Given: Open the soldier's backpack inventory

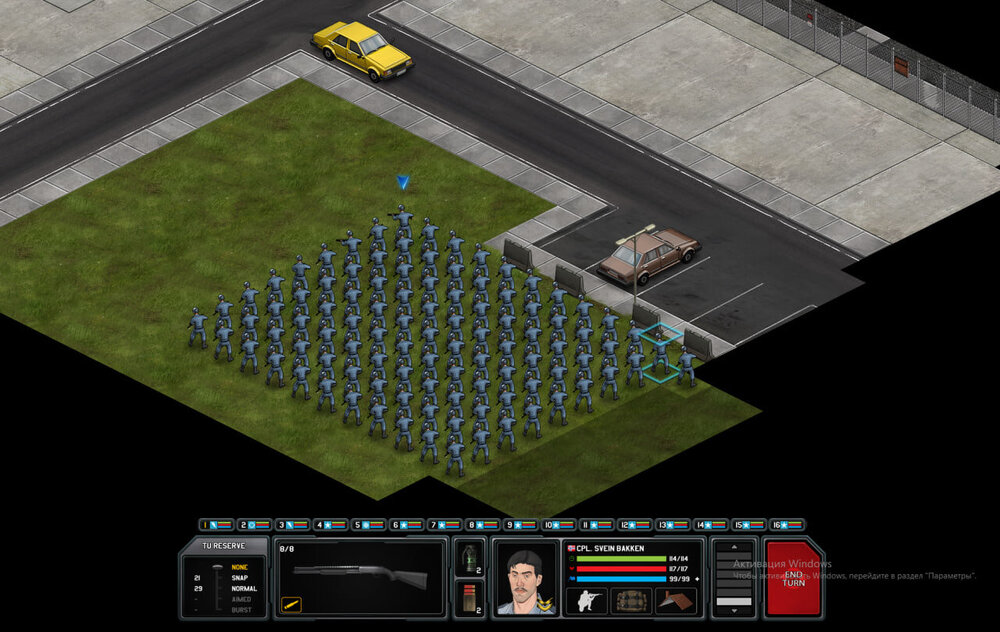Looking at the screenshot, I should click(x=632, y=601).
